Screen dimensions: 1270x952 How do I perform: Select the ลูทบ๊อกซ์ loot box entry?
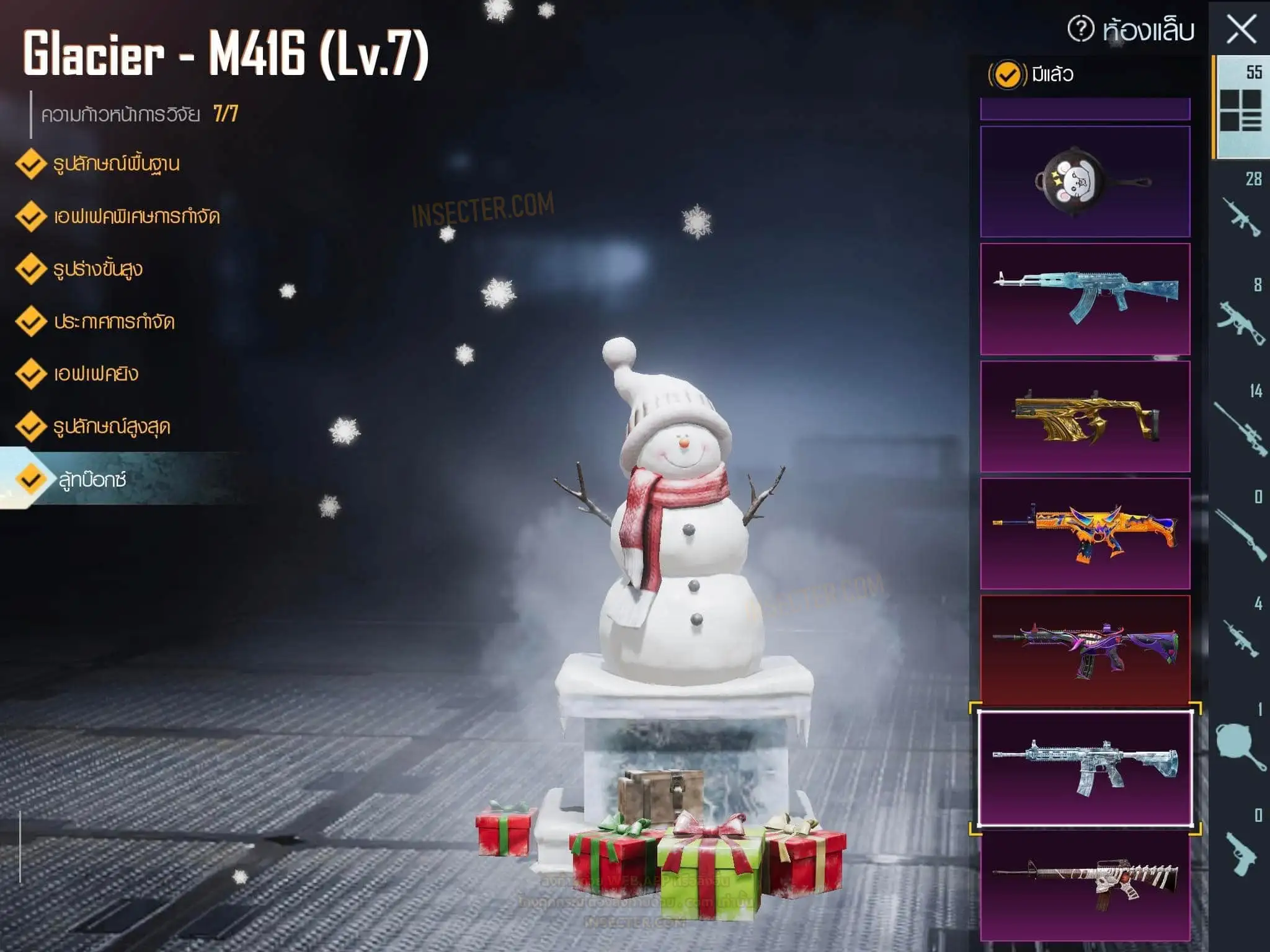[92, 480]
